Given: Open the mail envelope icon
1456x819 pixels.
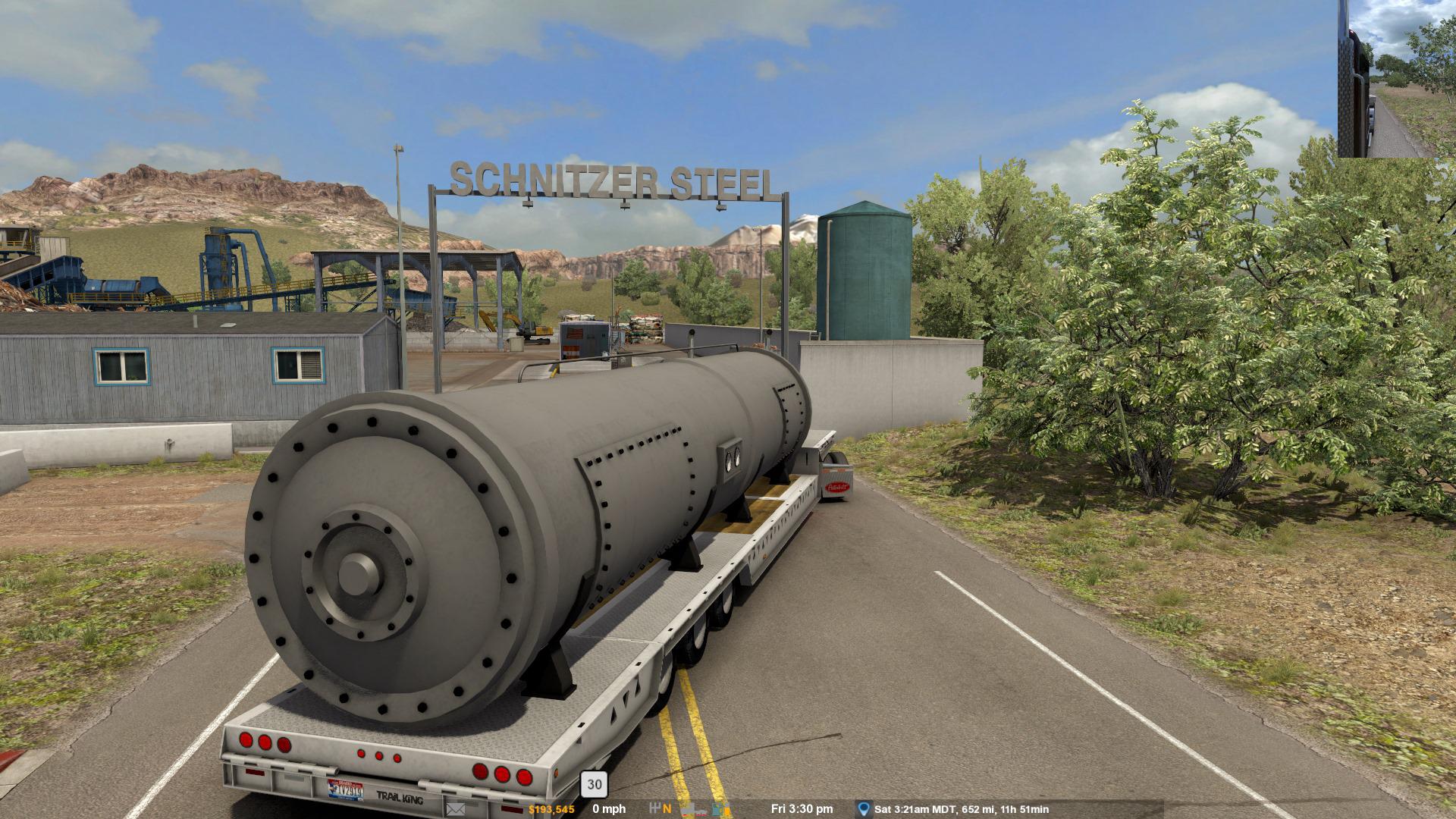Looking at the screenshot, I should 456,809.
